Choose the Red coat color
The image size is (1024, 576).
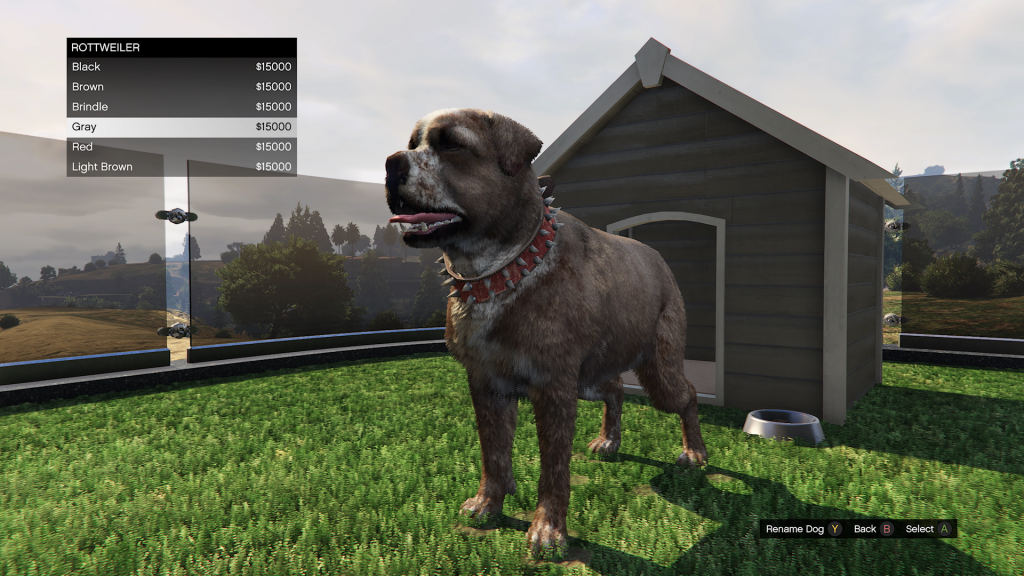coord(181,147)
